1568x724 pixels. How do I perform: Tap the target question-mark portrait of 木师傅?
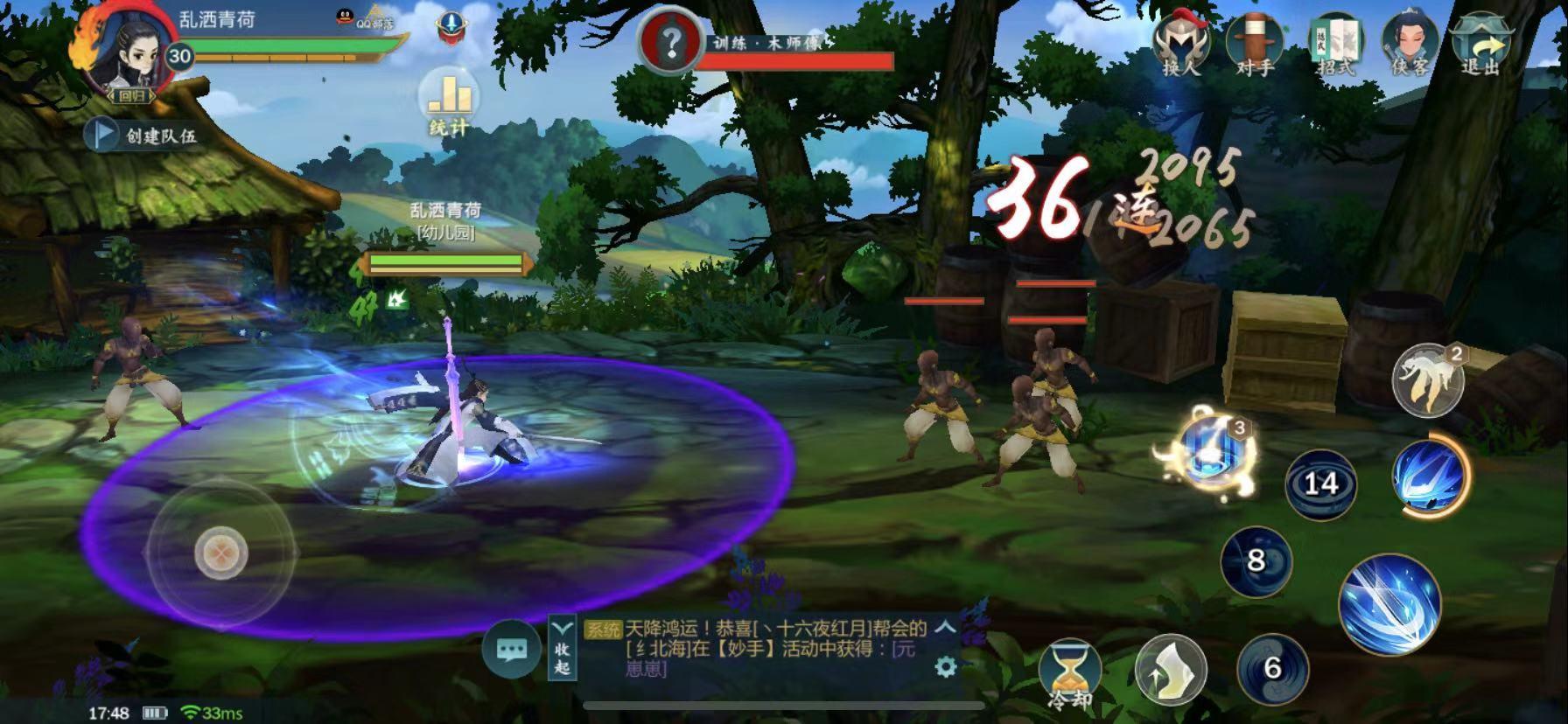click(672, 42)
